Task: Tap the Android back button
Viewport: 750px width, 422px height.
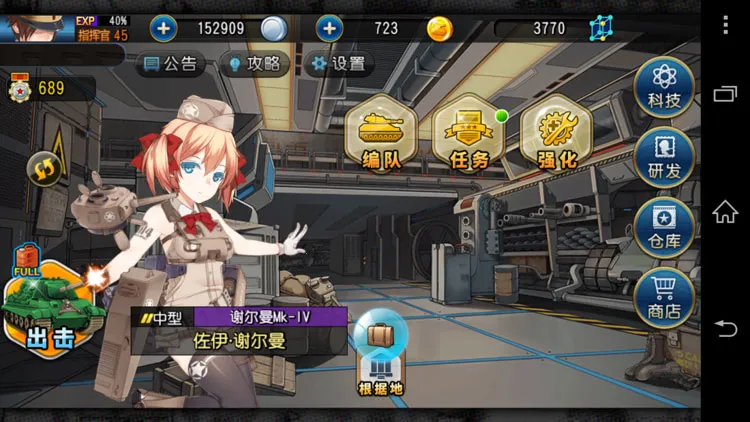Action: pyautogui.click(x=725, y=328)
